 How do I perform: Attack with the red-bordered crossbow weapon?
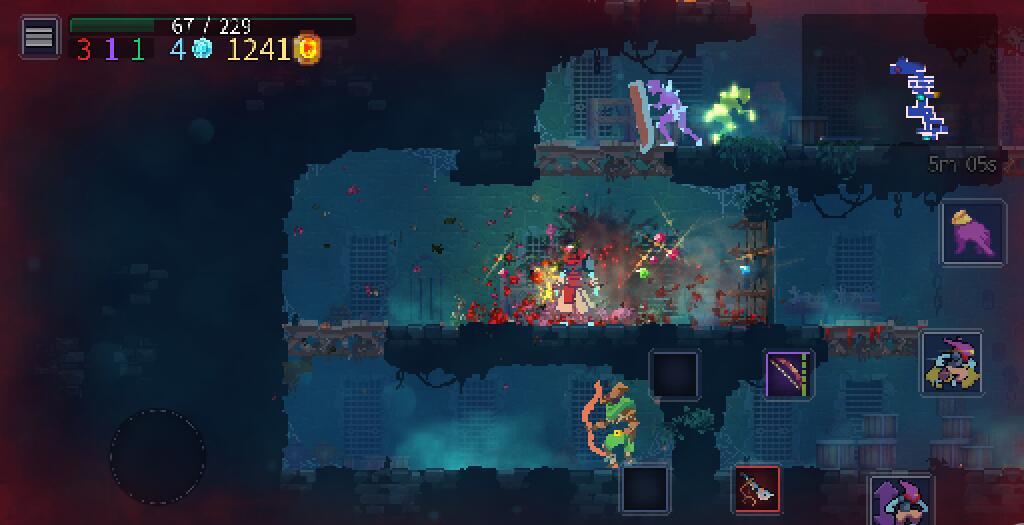point(757,489)
